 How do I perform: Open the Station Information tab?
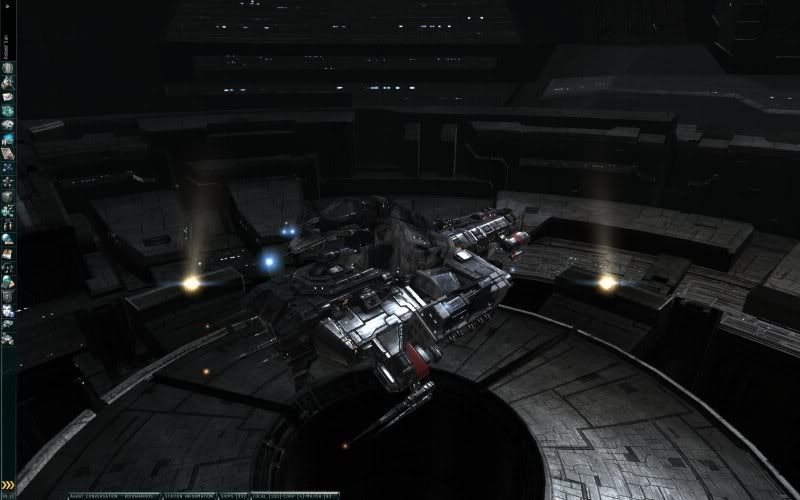tap(188, 495)
